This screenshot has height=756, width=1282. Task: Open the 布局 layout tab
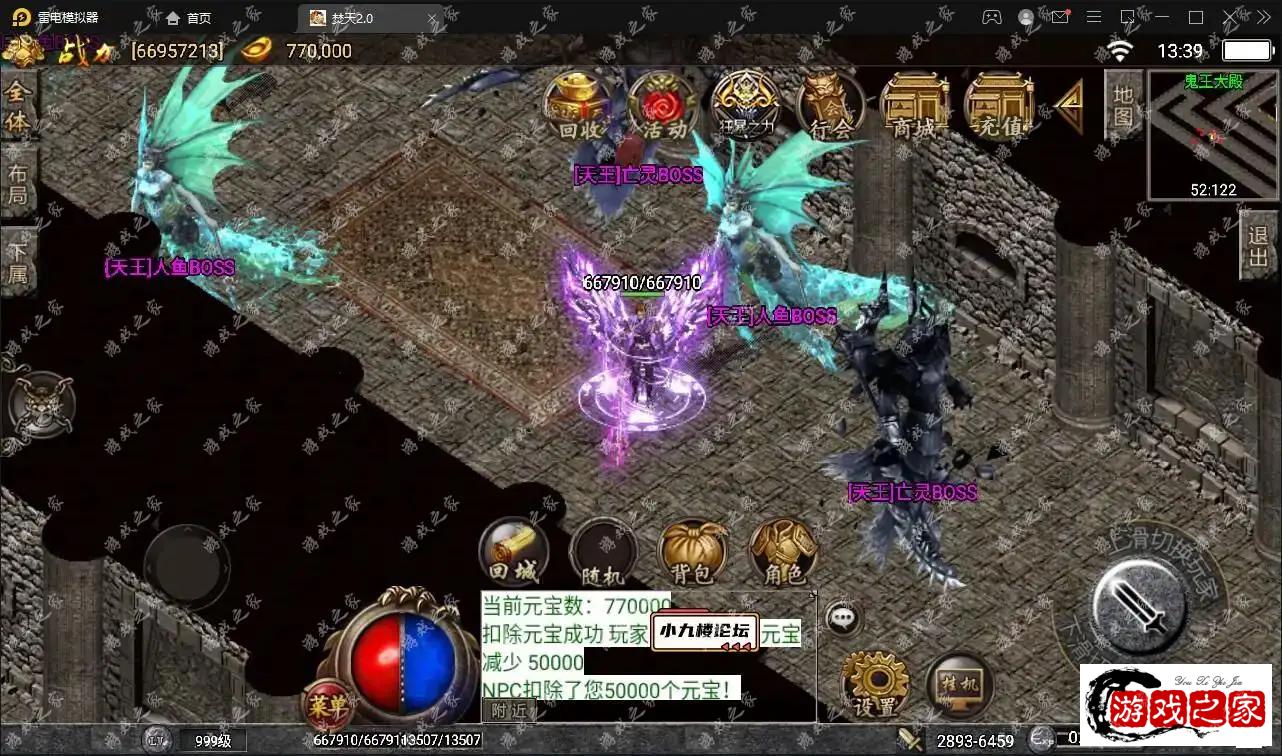pos(18,184)
